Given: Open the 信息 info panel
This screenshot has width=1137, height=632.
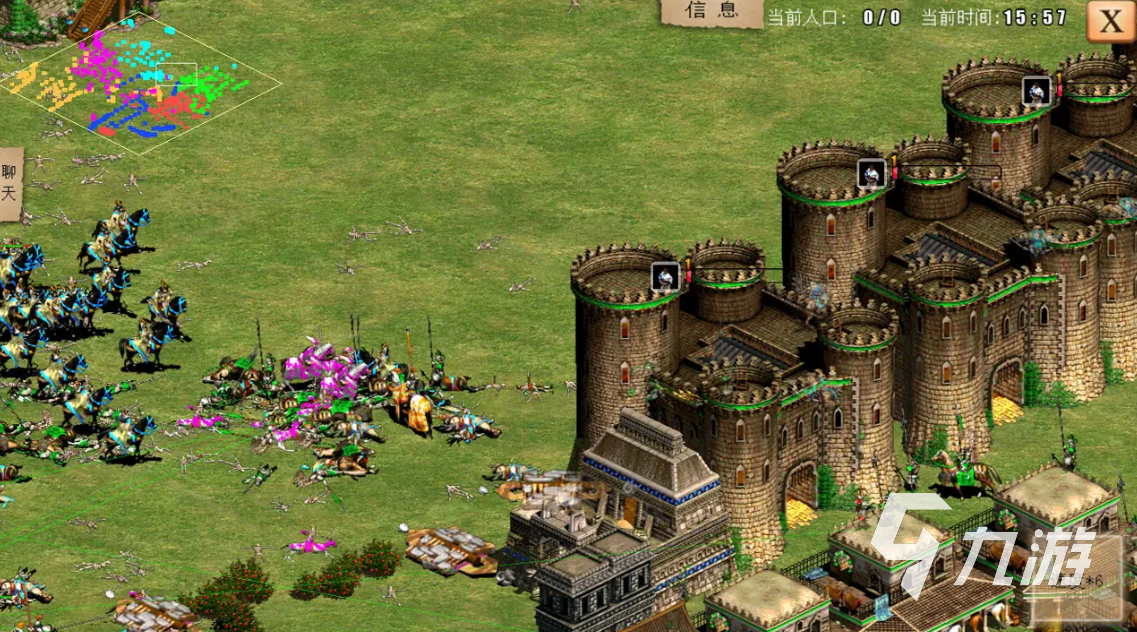Looking at the screenshot, I should click(x=711, y=12).
